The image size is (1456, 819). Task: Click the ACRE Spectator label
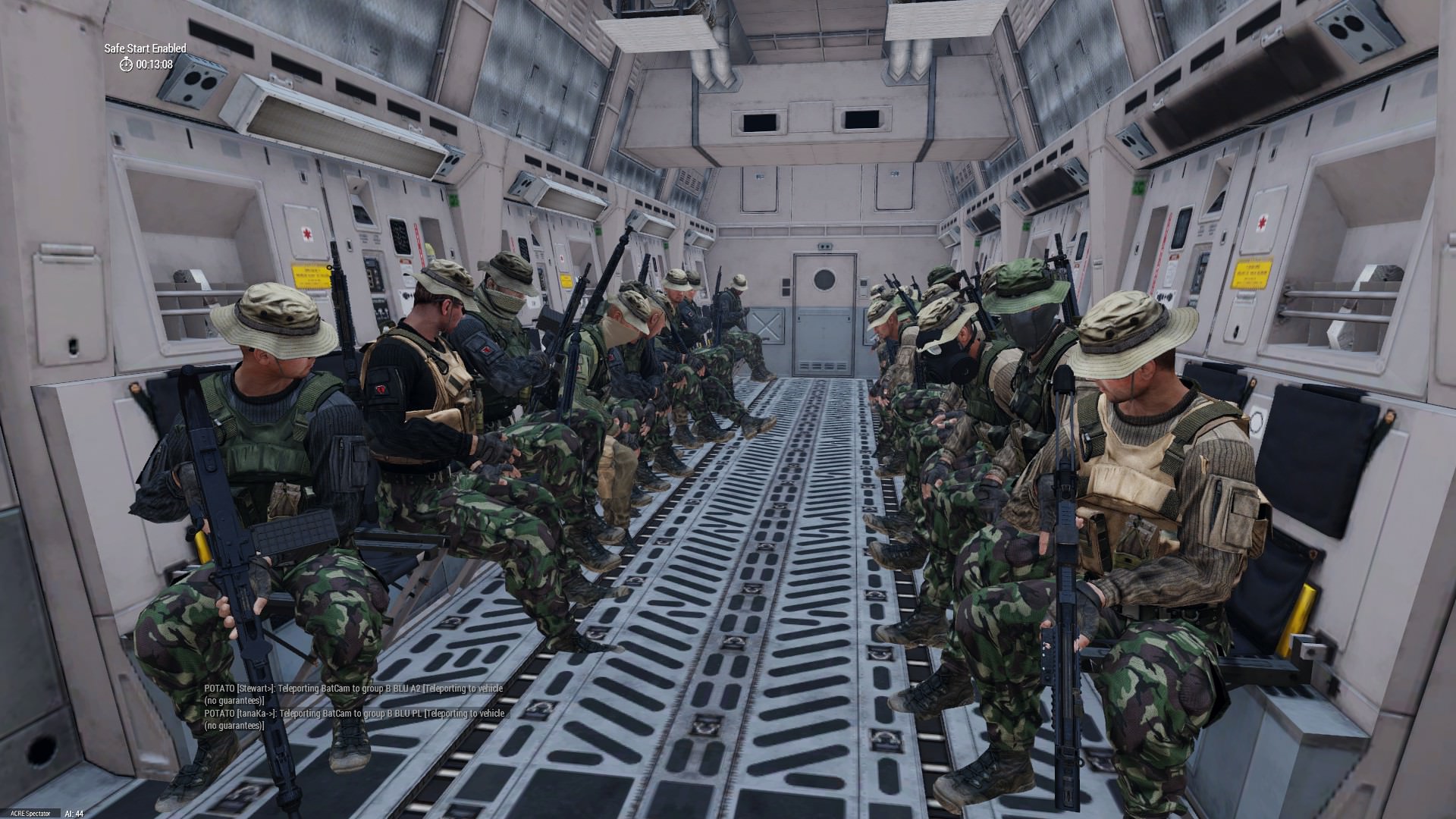click(x=29, y=813)
